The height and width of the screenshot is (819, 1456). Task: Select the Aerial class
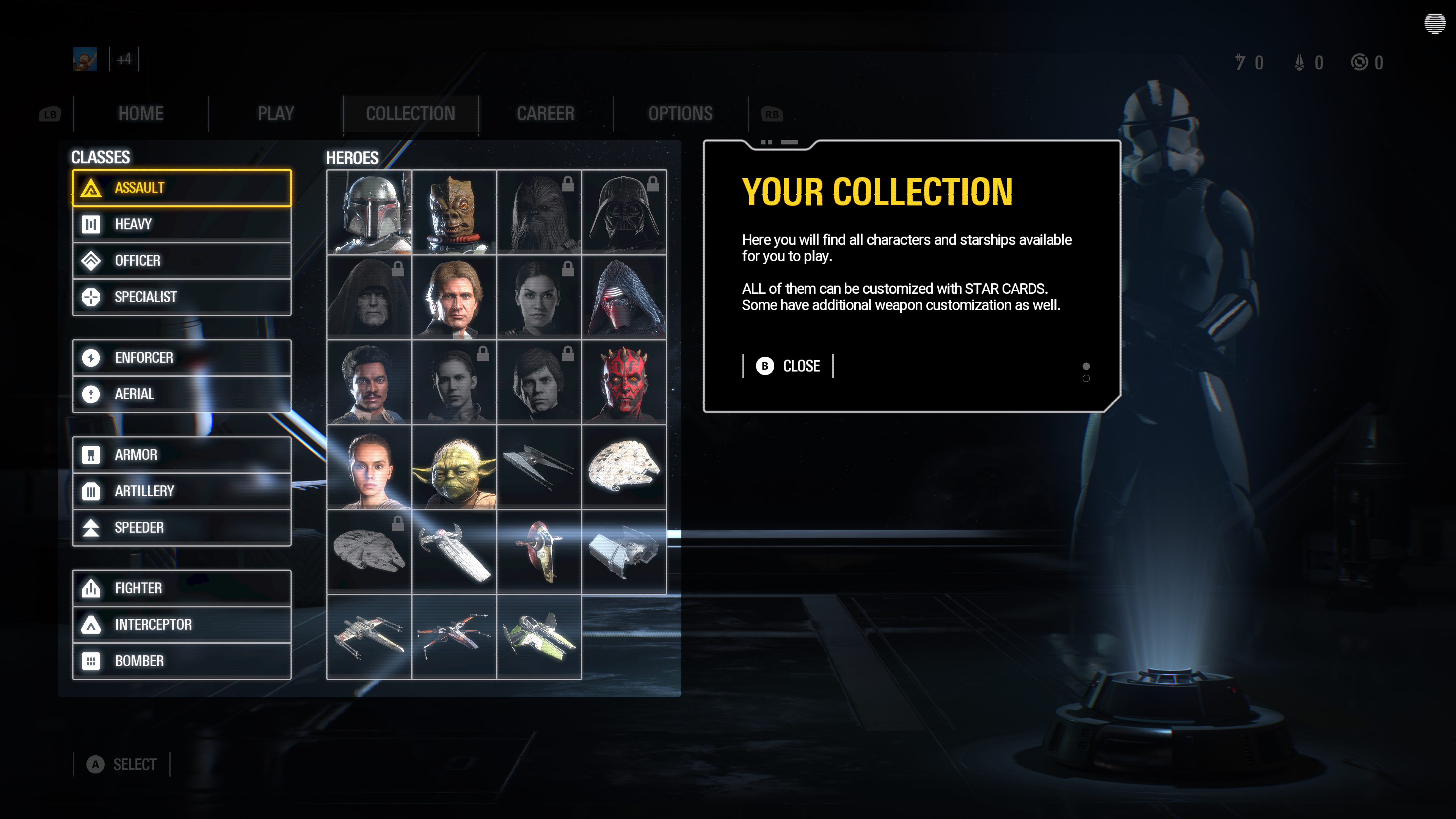[182, 394]
